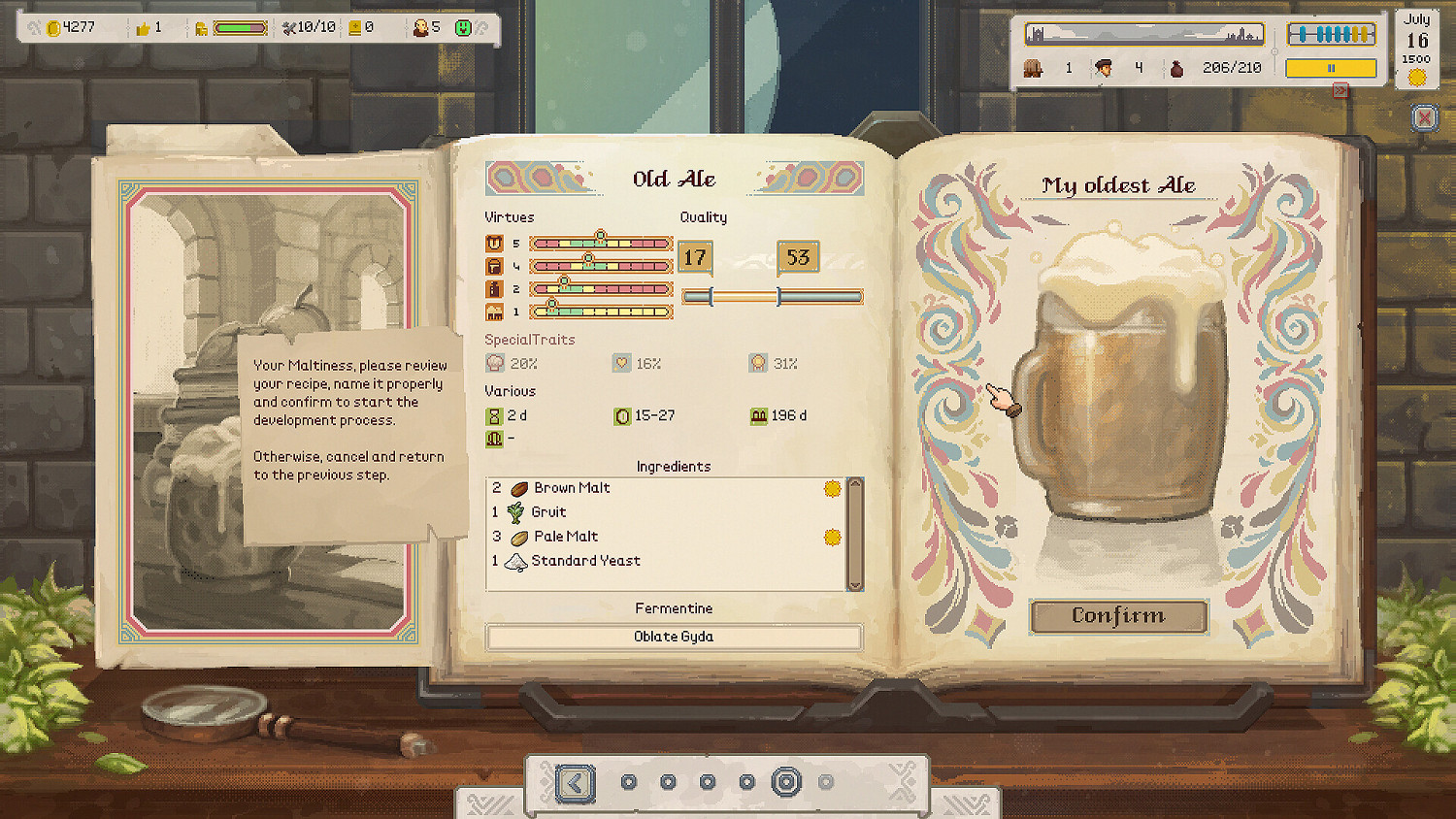This screenshot has height=819, width=1456.
Task: Go back to the previous step arrow
Action: [x=575, y=783]
